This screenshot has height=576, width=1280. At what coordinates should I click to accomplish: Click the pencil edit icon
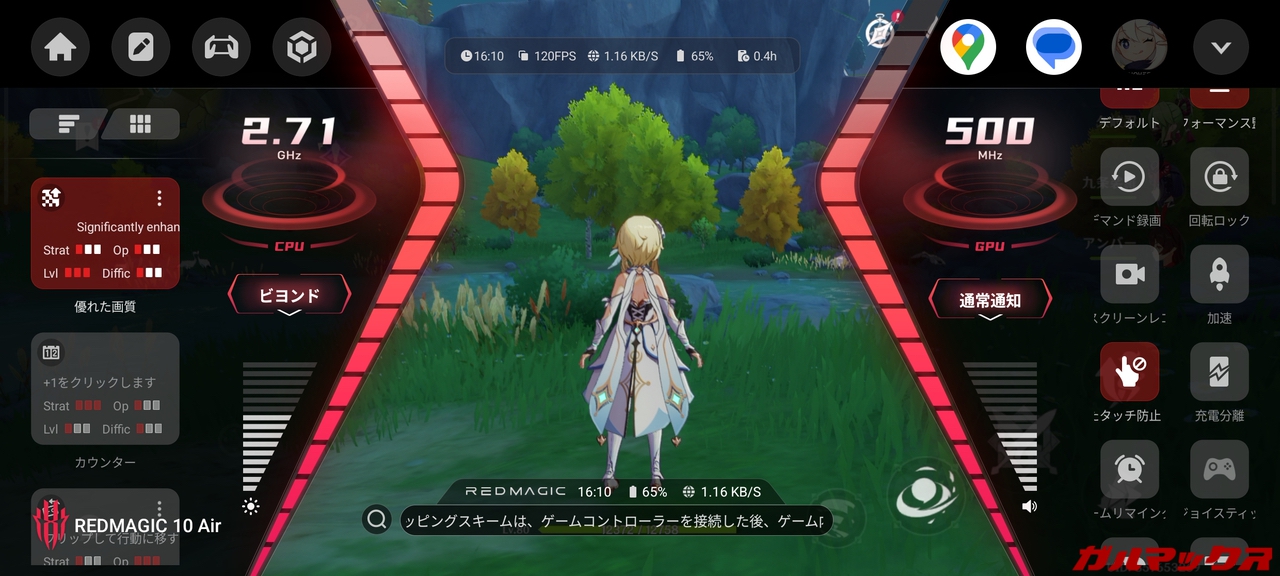point(141,47)
